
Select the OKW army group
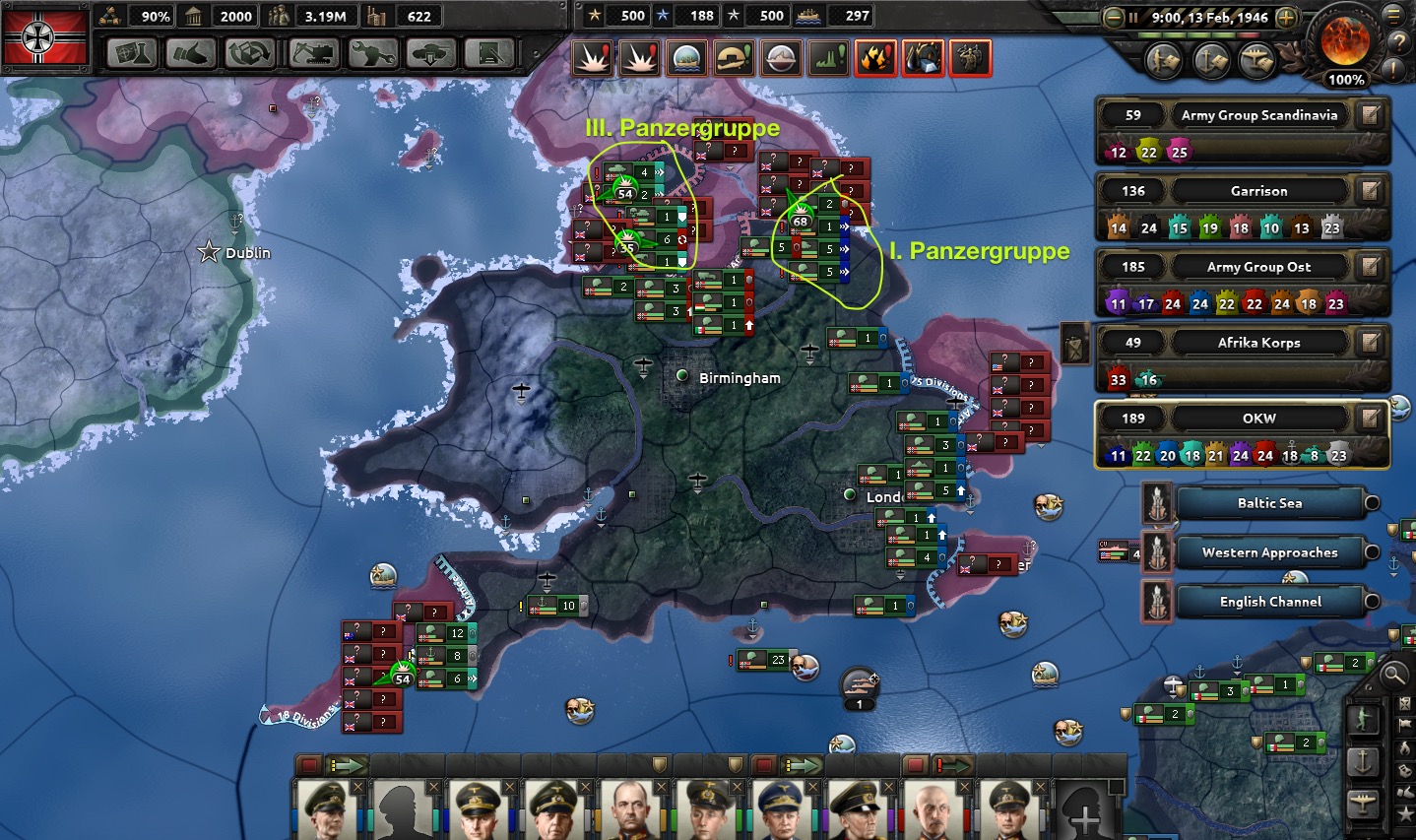coord(1258,419)
